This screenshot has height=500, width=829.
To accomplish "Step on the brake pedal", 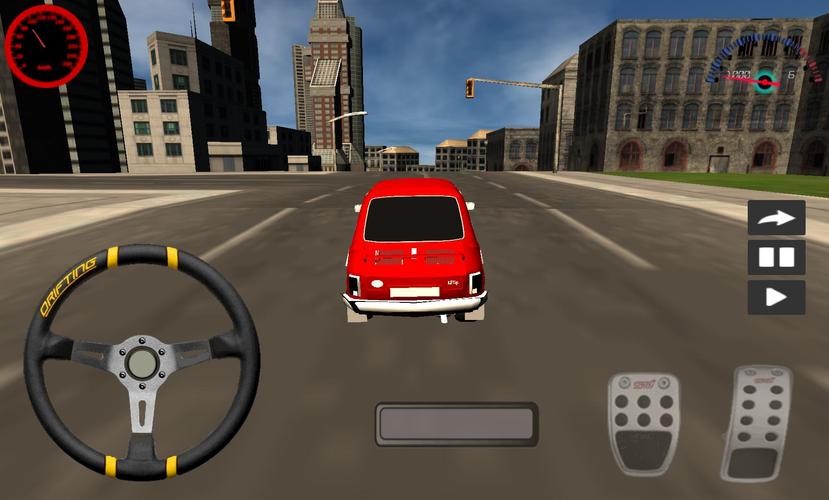I will [643, 423].
